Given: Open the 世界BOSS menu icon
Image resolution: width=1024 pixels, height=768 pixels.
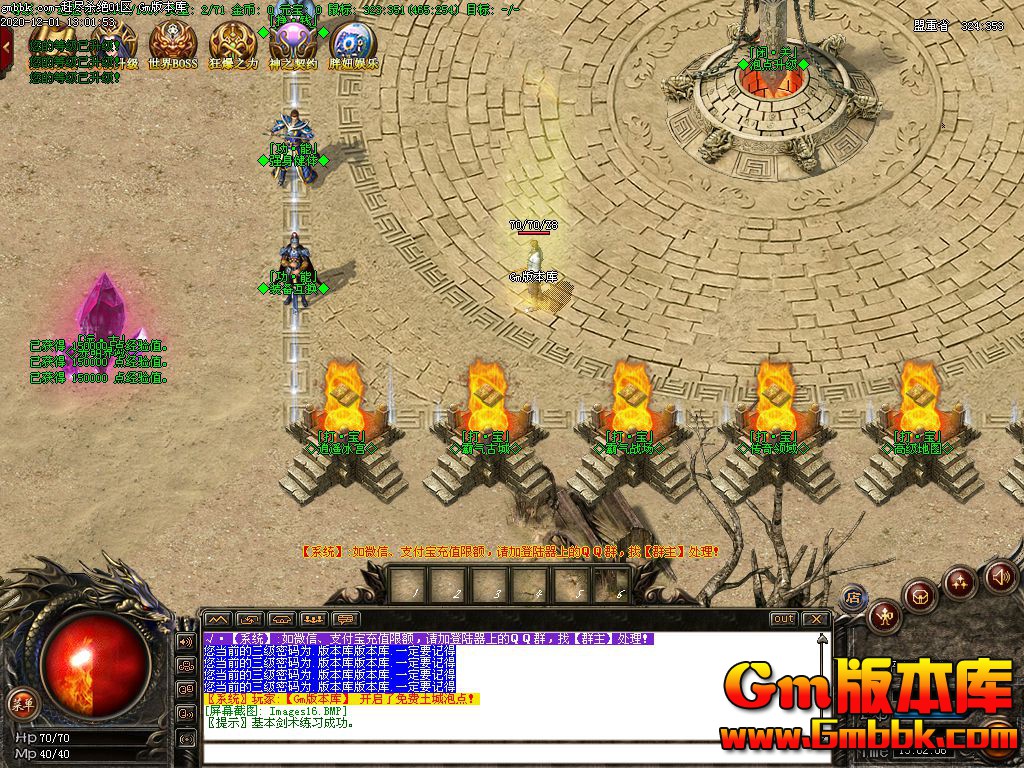Looking at the screenshot, I should tap(172, 41).
